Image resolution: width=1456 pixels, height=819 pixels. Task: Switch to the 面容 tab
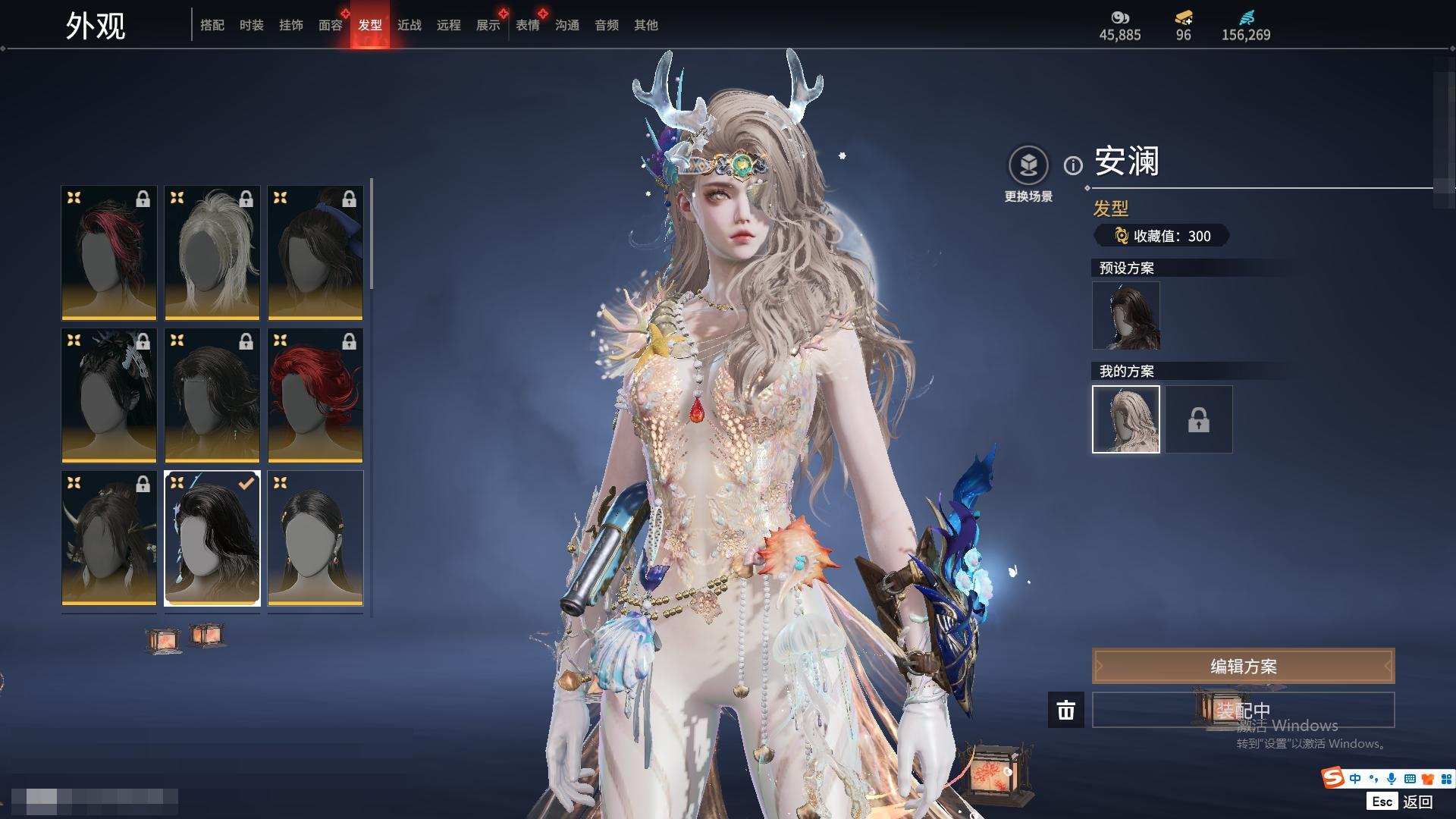[331, 25]
